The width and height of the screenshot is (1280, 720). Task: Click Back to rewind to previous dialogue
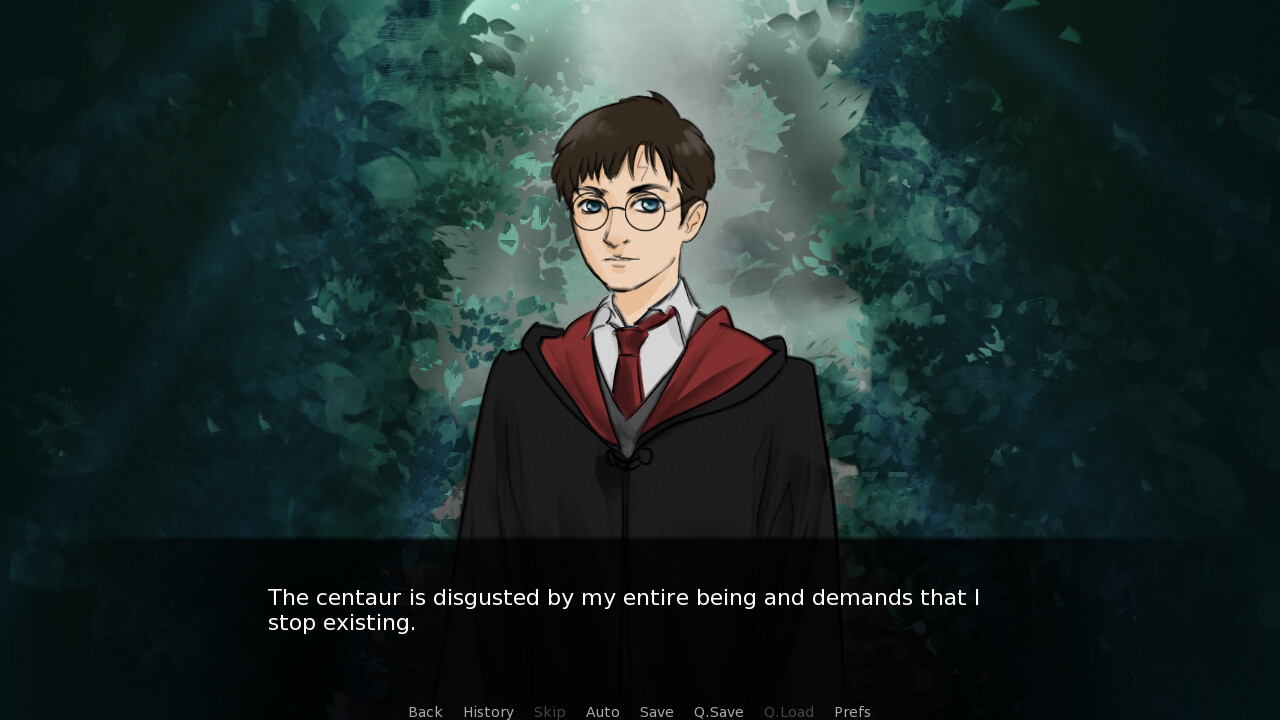coord(425,711)
